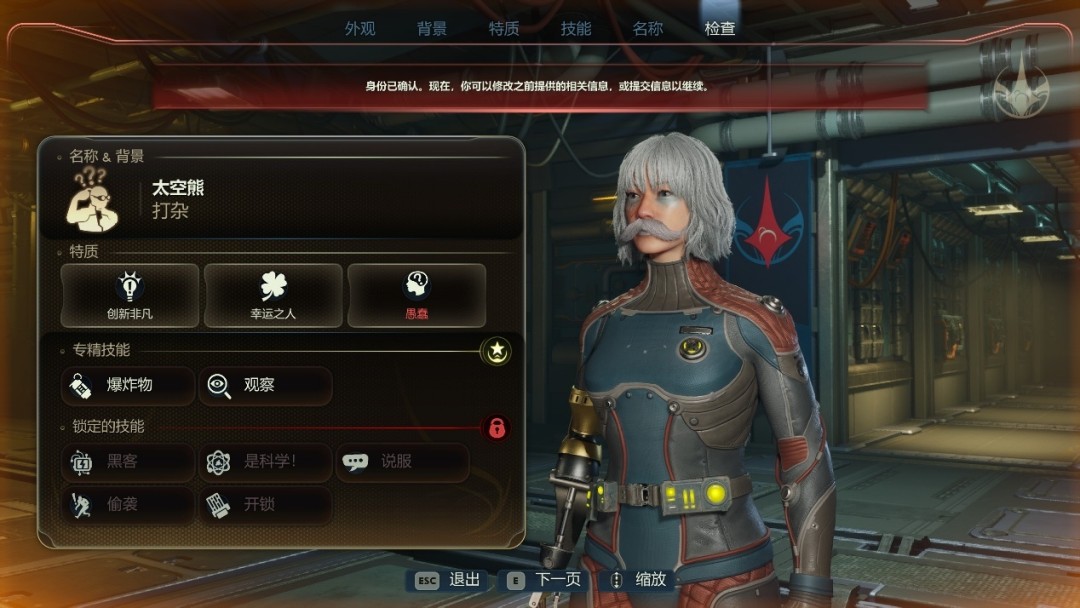Click the 观察 specialized skill
The height and width of the screenshot is (608, 1080).
[265, 385]
